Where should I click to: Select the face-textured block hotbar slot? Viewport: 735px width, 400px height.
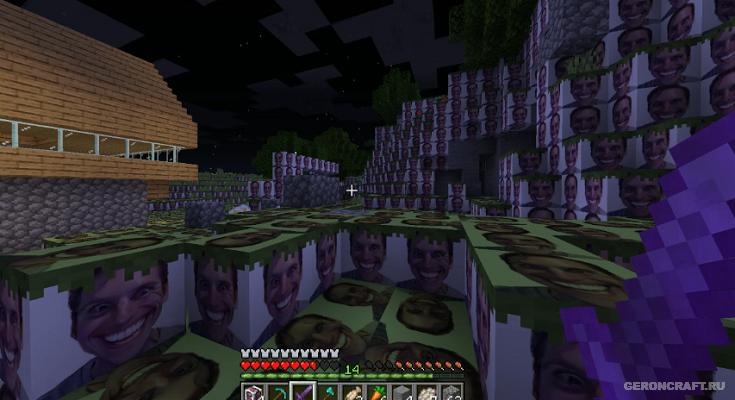[252, 392]
